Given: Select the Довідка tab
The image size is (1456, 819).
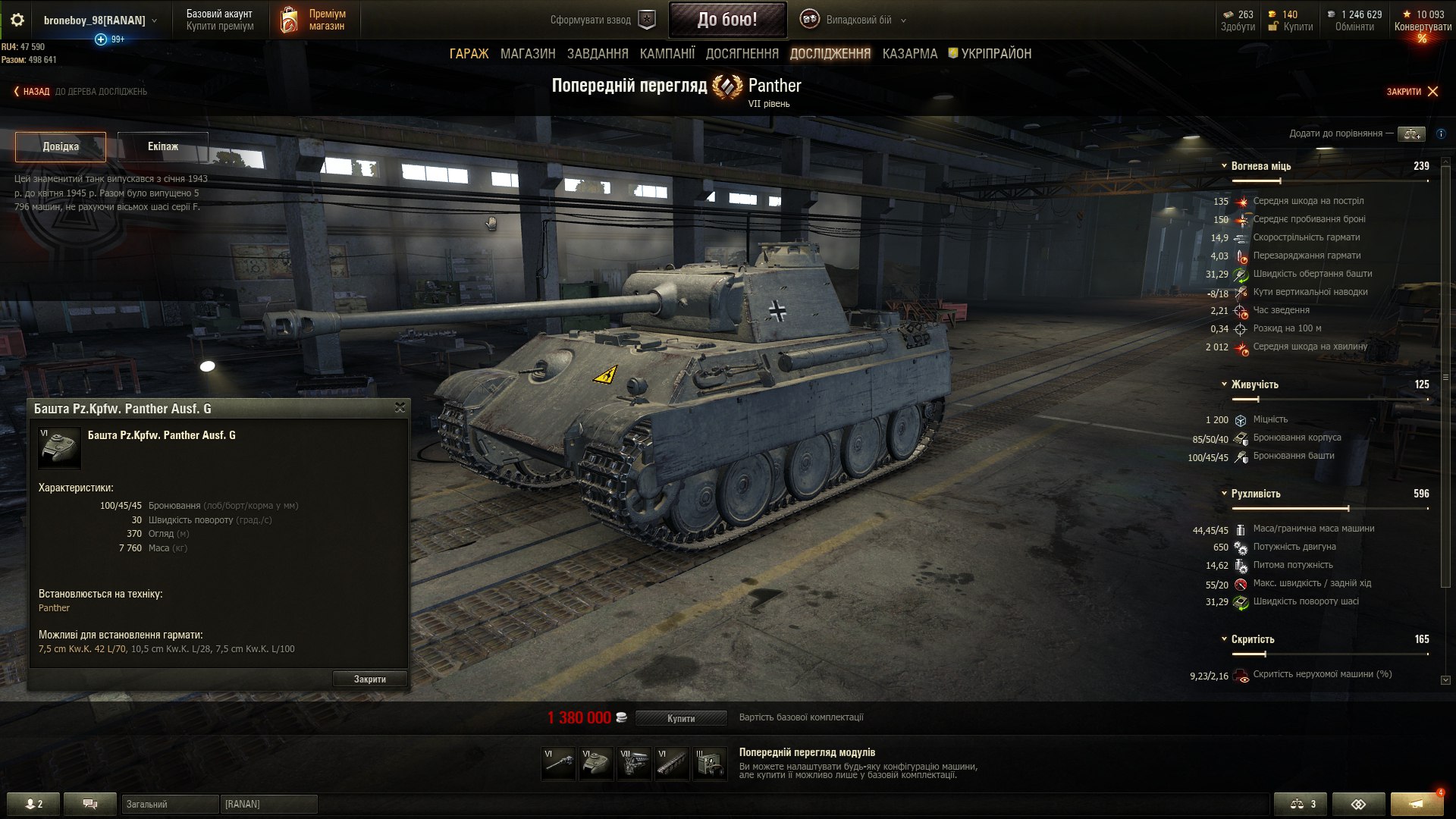Looking at the screenshot, I should point(61,146).
